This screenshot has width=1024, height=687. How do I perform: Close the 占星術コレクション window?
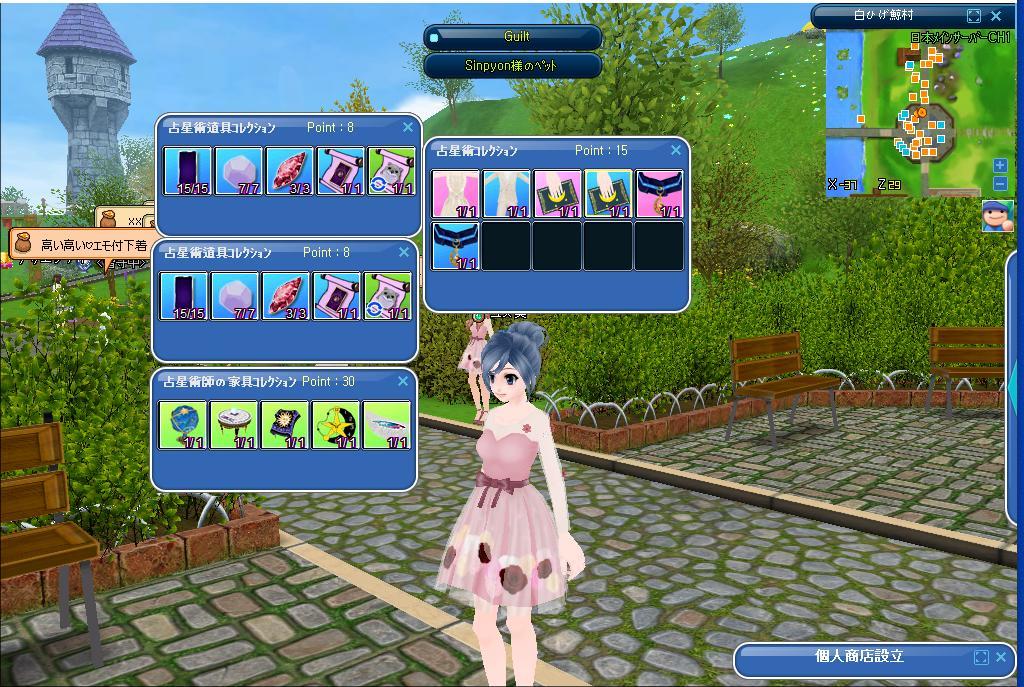pyautogui.click(x=676, y=150)
